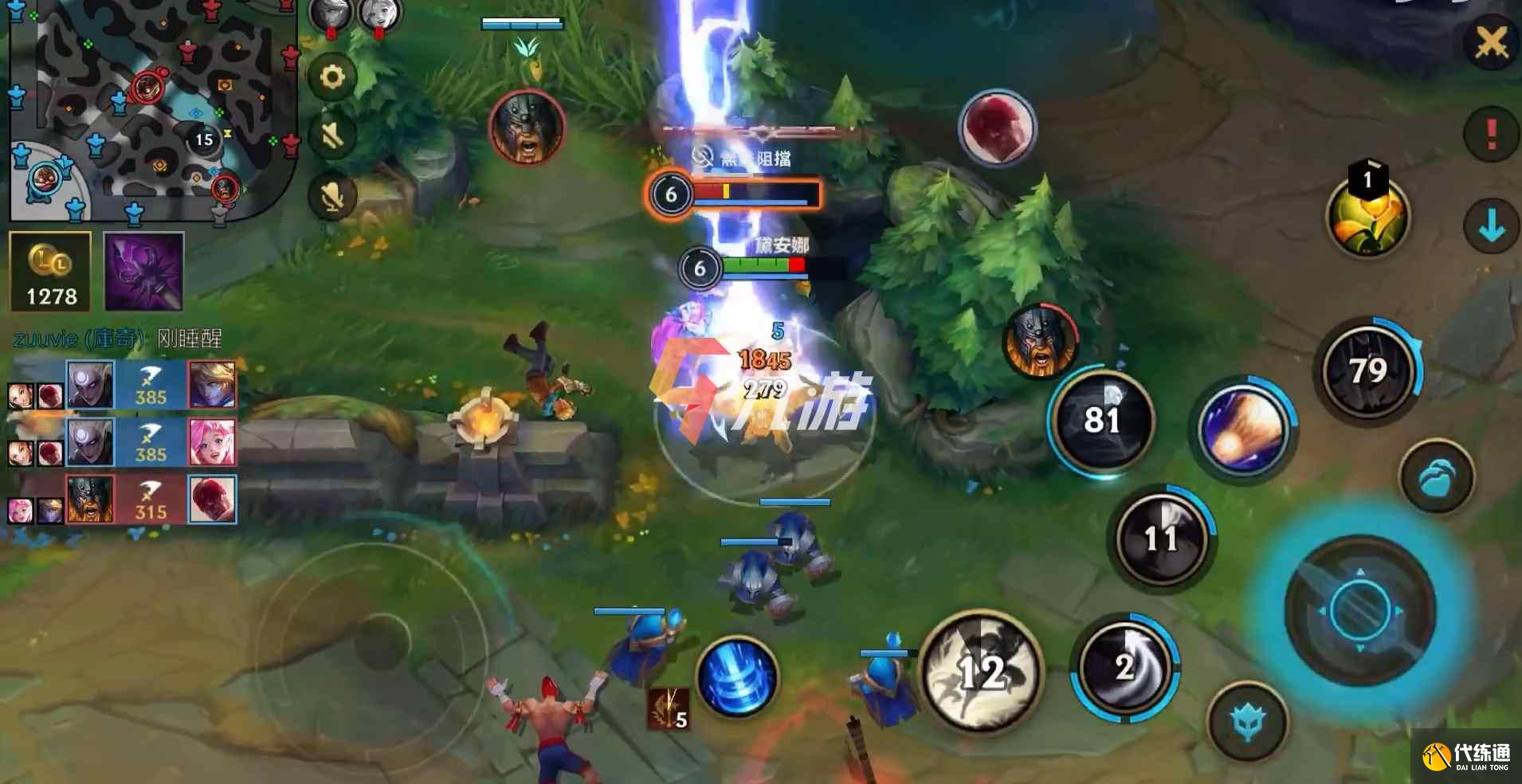Tap the ability on 81 second cooldown
The width and height of the screenshot is (1522, 784).
pos(1103,421)
